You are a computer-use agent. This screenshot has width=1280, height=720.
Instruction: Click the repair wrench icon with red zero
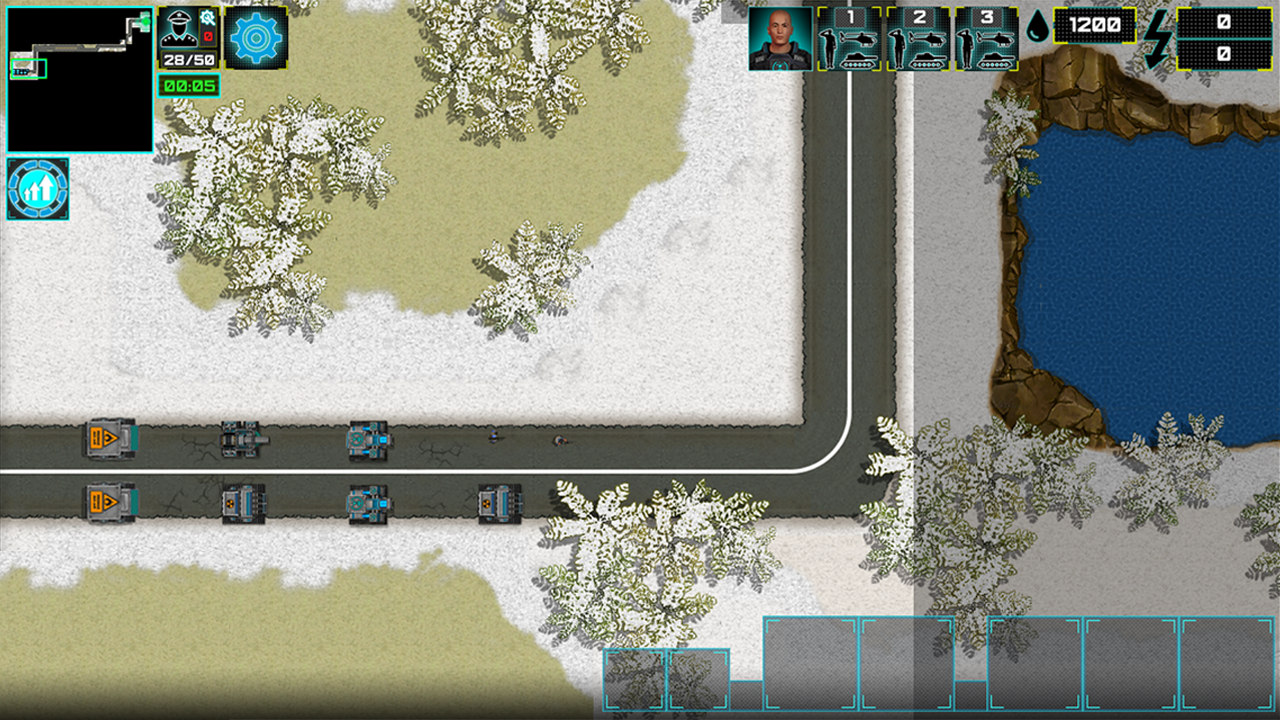(x=208, y=20)
